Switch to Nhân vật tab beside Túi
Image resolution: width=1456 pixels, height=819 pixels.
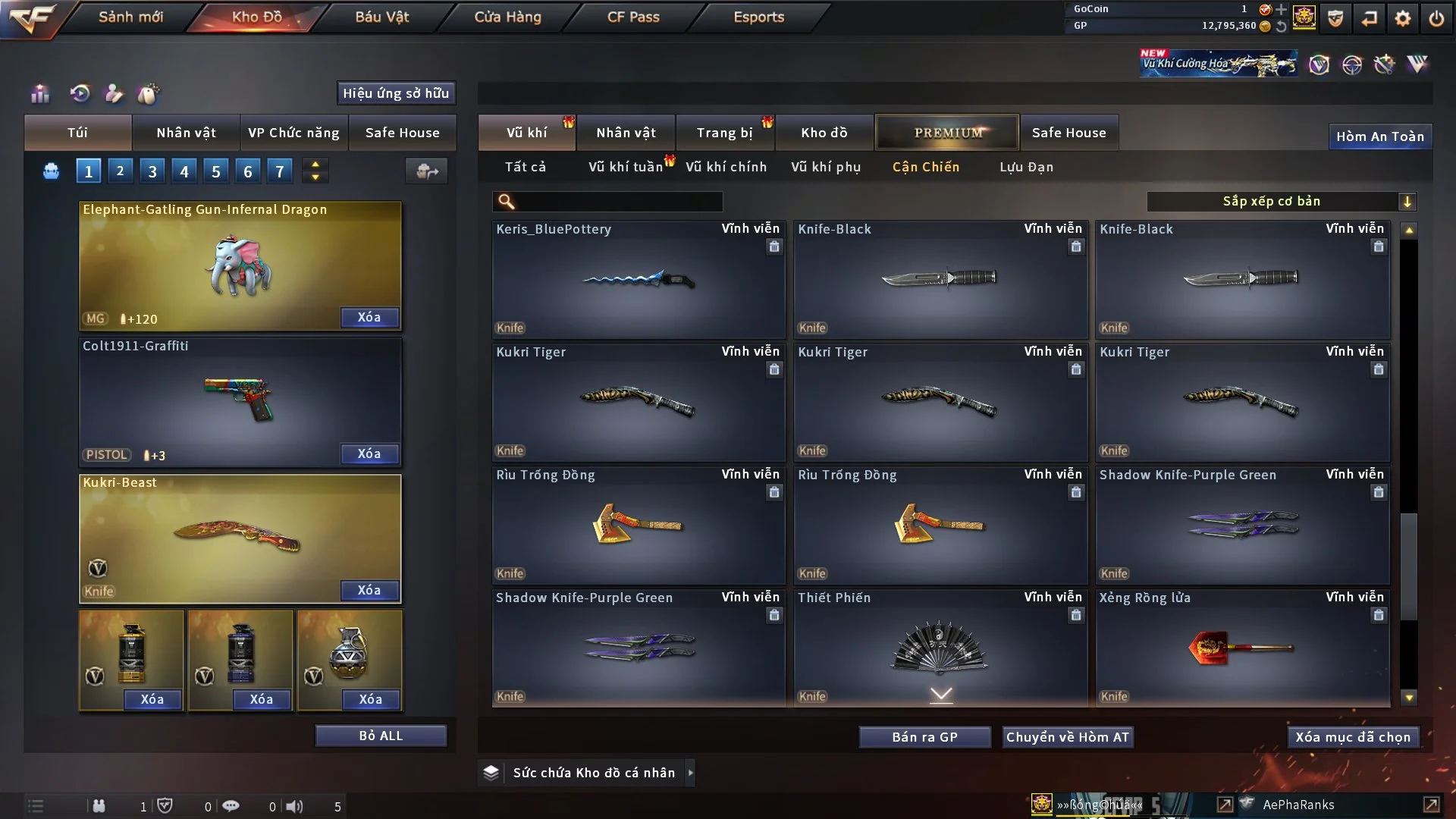click(x=186, y=133)
